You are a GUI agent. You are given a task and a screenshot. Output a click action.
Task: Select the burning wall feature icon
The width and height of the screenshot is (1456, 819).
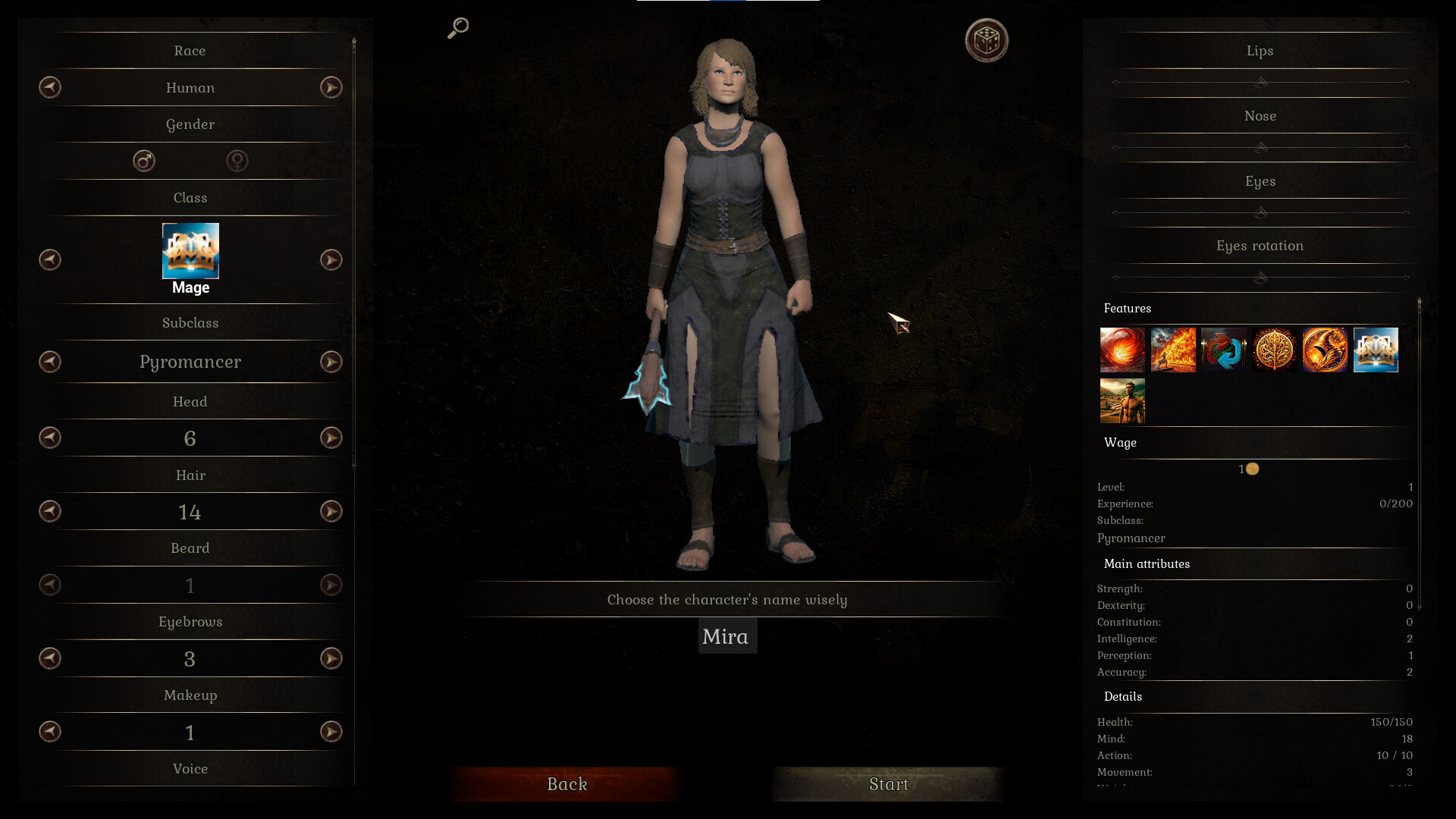[1173, 350]
